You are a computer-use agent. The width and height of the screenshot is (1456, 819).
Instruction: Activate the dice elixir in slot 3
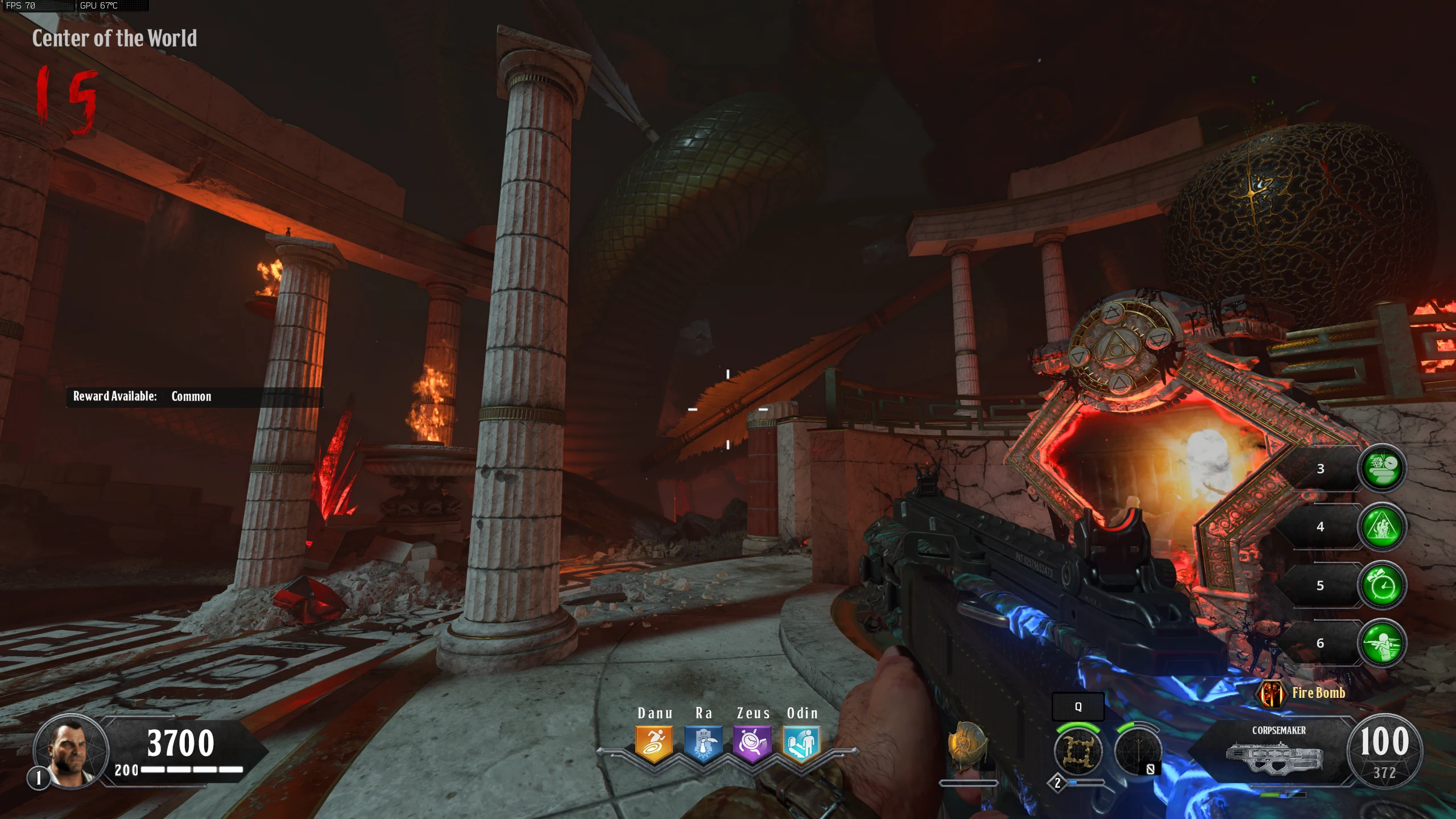[x=1382, y=469]
